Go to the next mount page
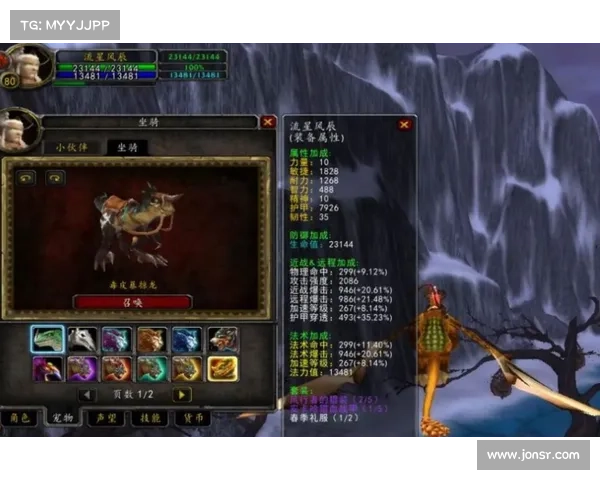Screen dimensions: 600x480 pos(181,394)
